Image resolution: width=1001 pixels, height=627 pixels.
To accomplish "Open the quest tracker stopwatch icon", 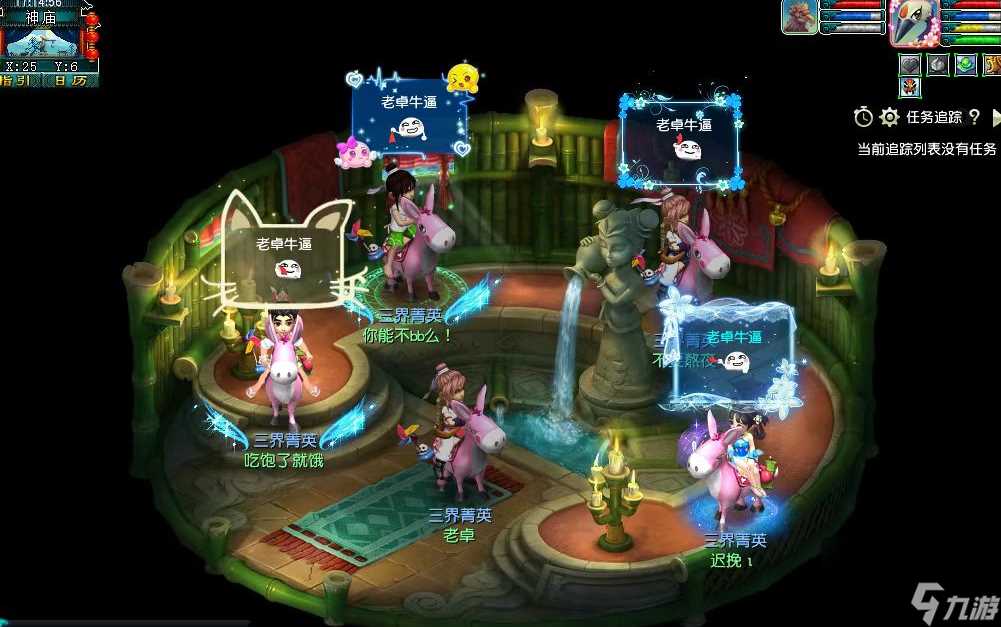I will point(863,117).
